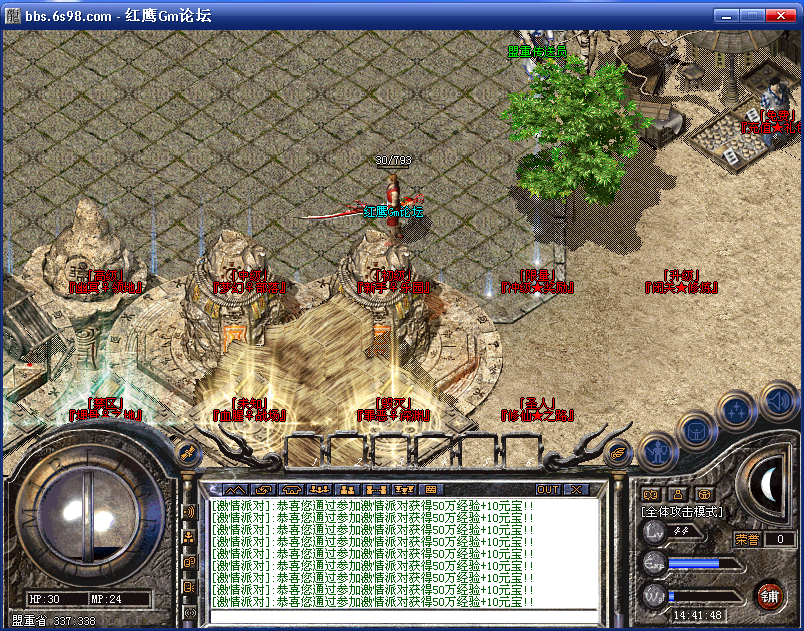Click the small person icon above attack mode

[x=677, y=494]
